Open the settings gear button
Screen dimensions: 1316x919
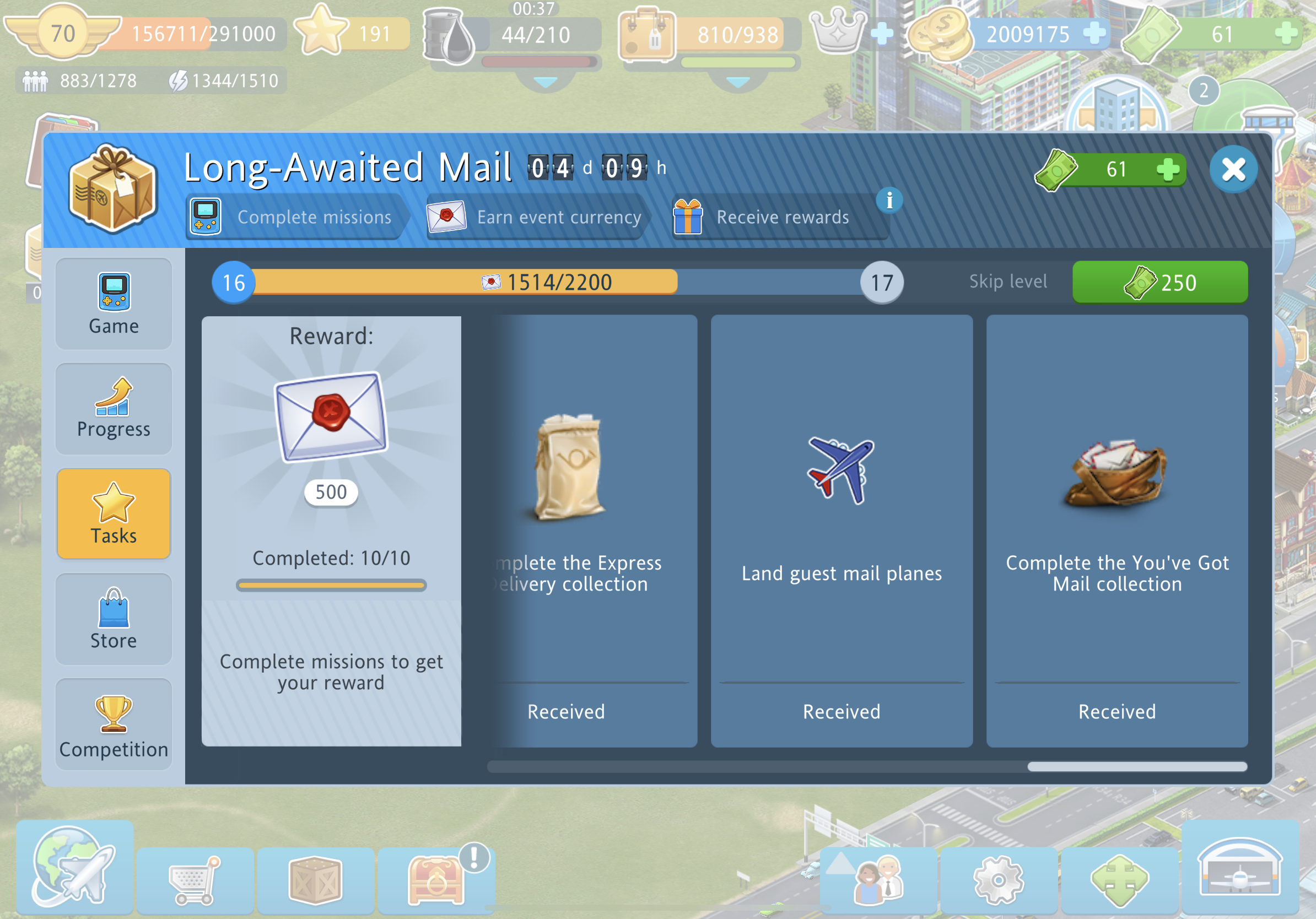(x=999, y=880)
